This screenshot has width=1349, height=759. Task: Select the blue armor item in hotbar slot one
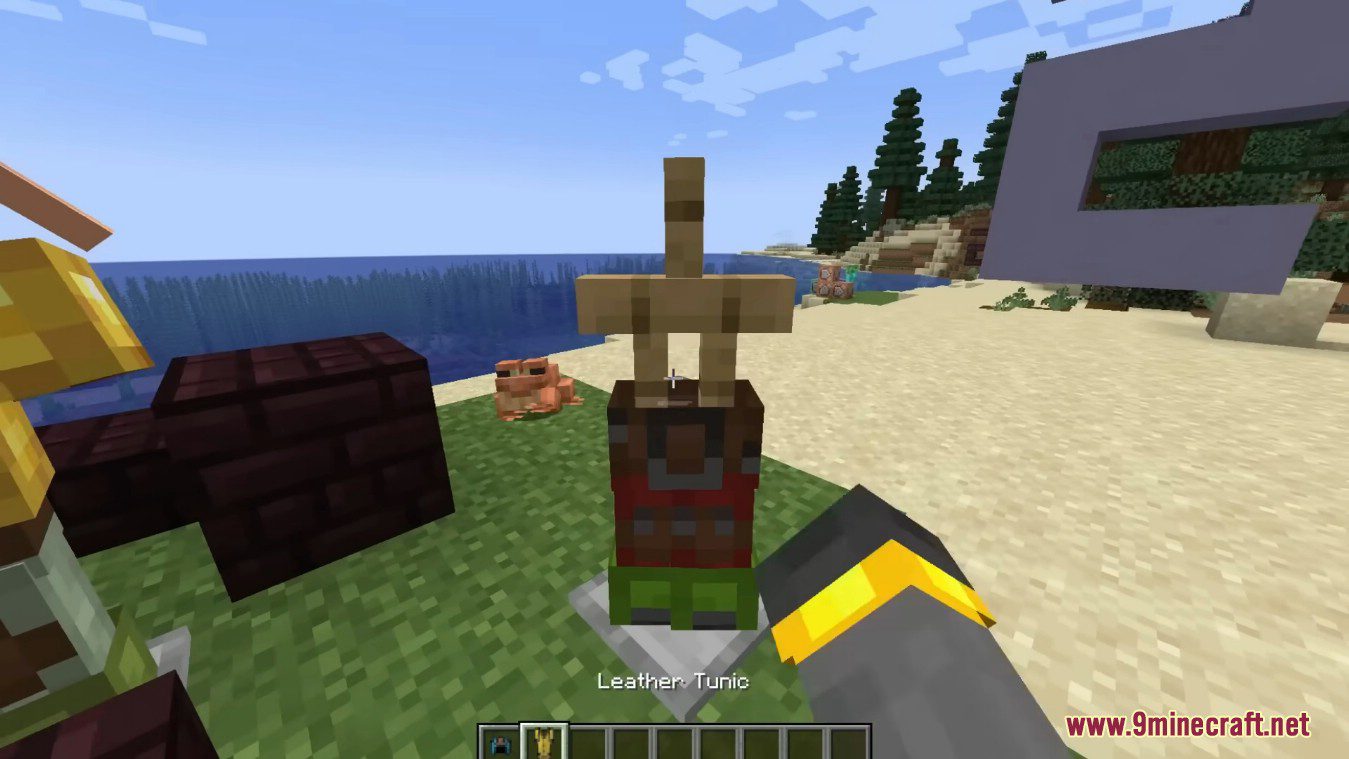click(500, 742)
